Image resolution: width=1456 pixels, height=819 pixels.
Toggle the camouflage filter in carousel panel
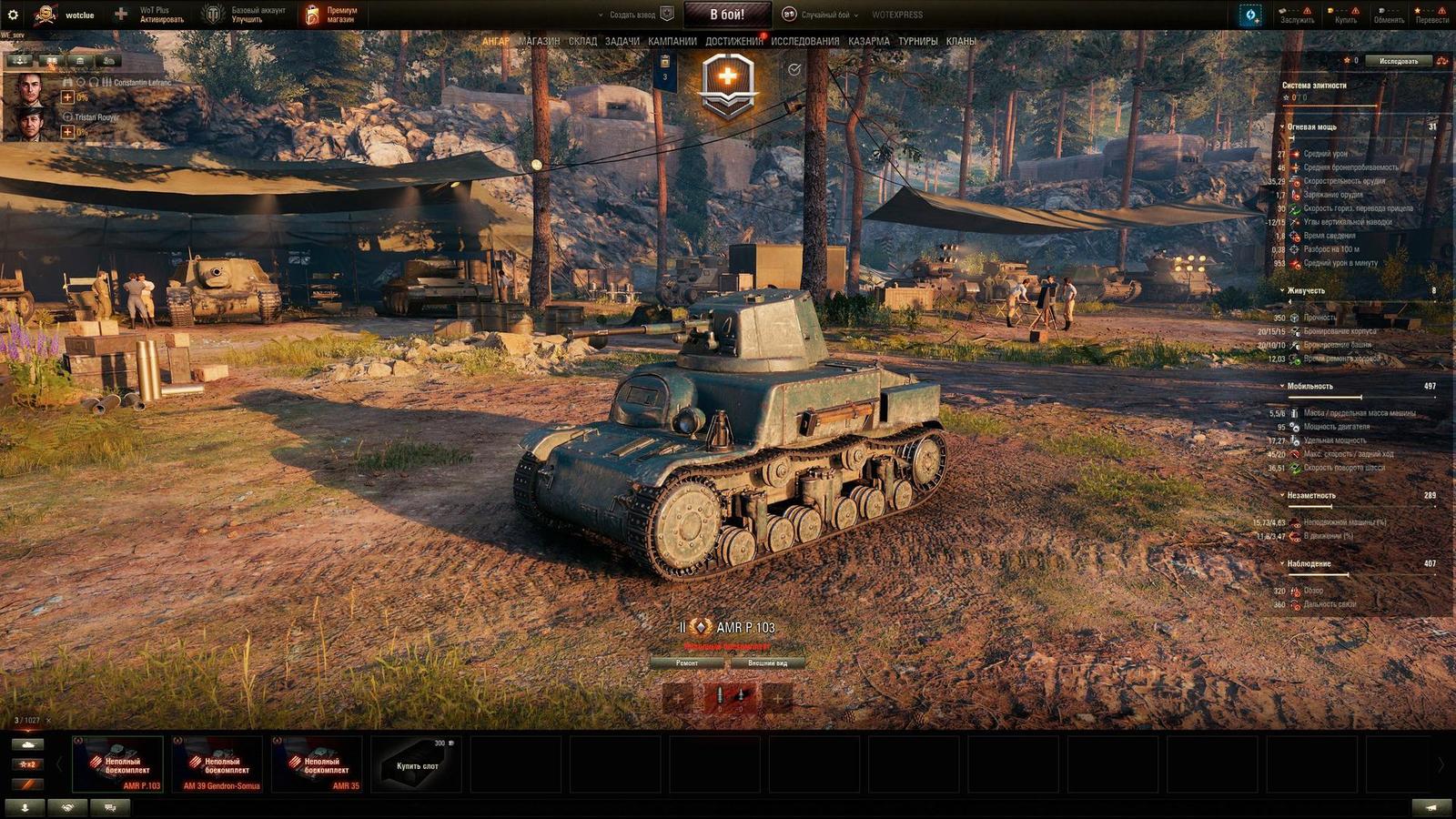coord(27,784)
